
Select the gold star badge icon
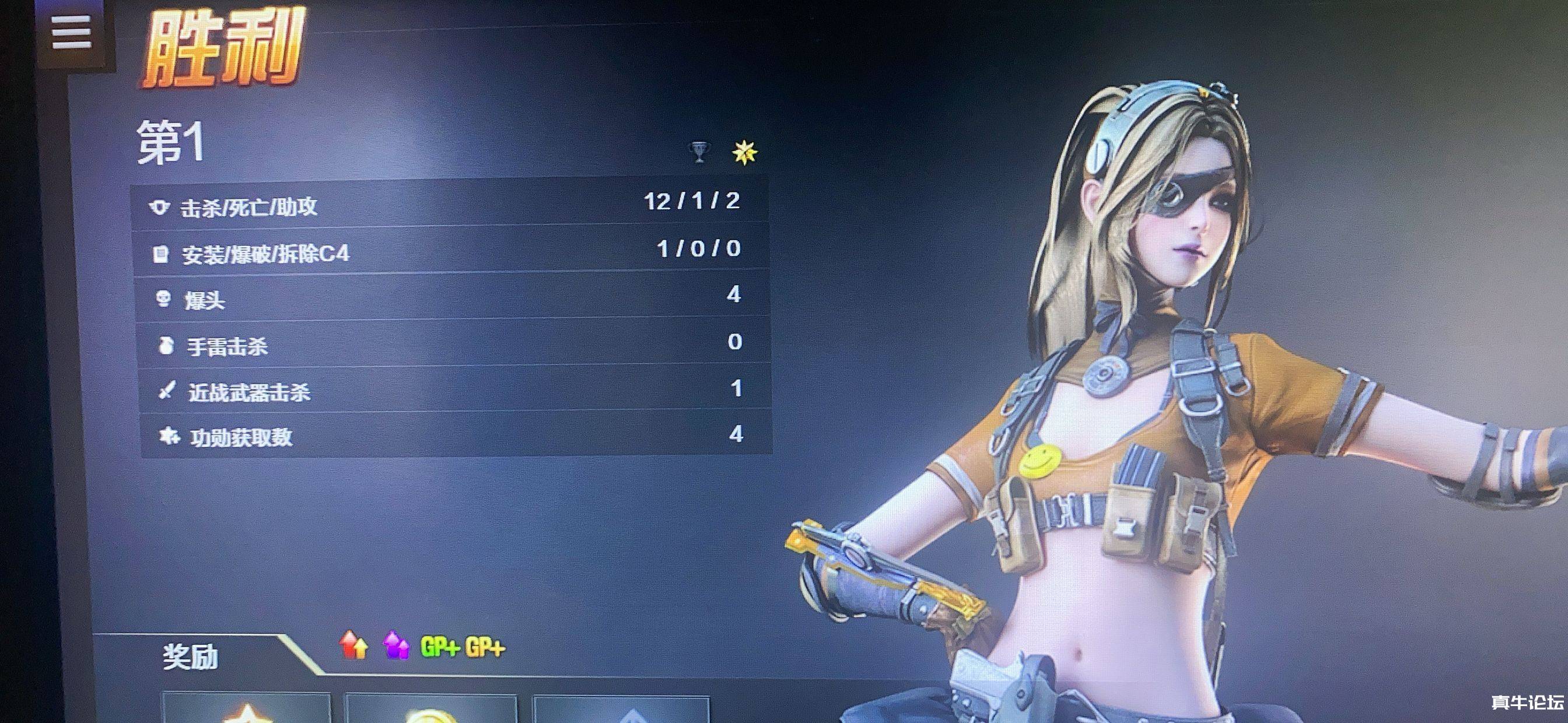click(x=744, y=152)
